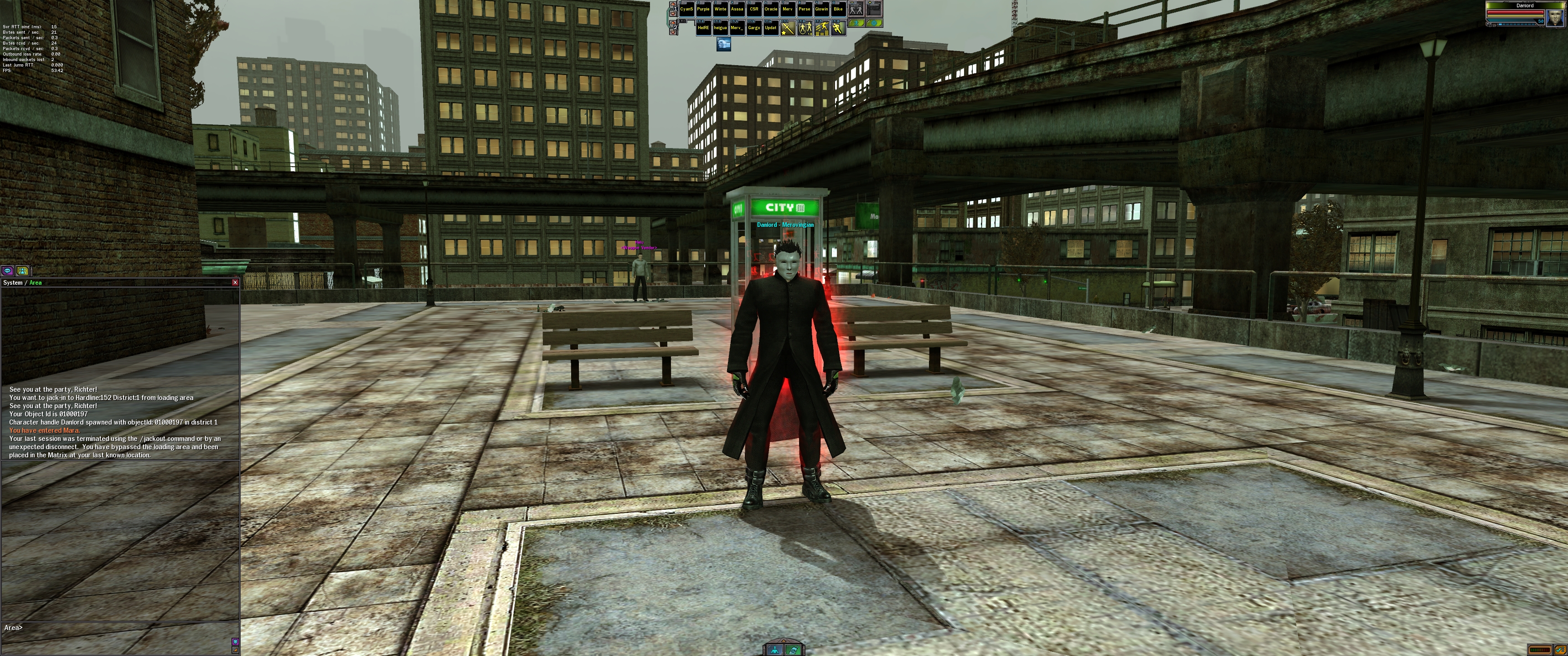This screenshot has height=656, width=1568.
Task: Open the character silhouette icon in bottom bar
Action: coord(774,650)
